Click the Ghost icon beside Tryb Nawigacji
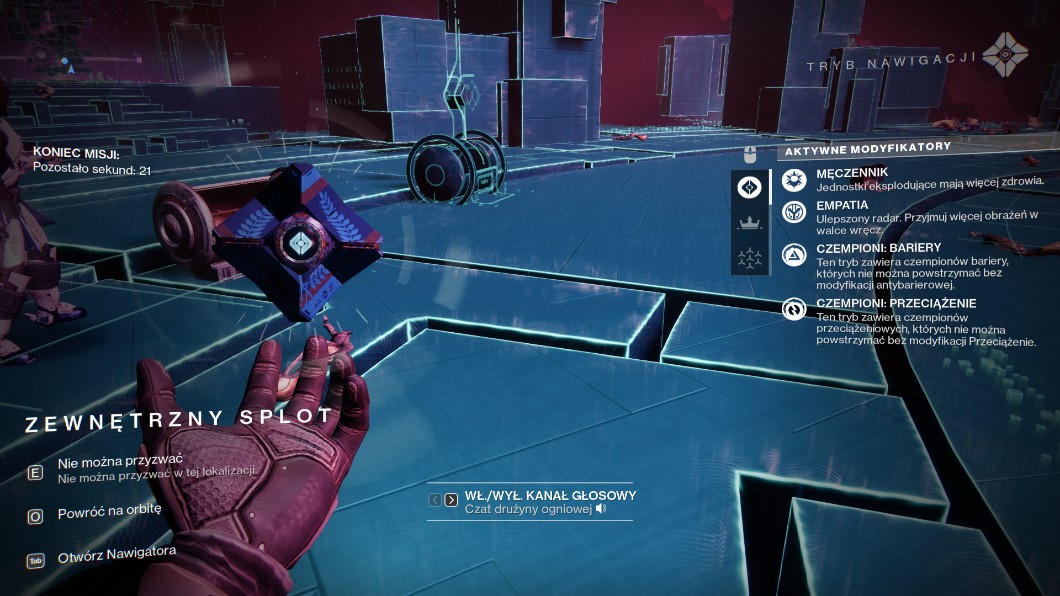Screen dimensions: 1060x596 tap(1004, 55)
